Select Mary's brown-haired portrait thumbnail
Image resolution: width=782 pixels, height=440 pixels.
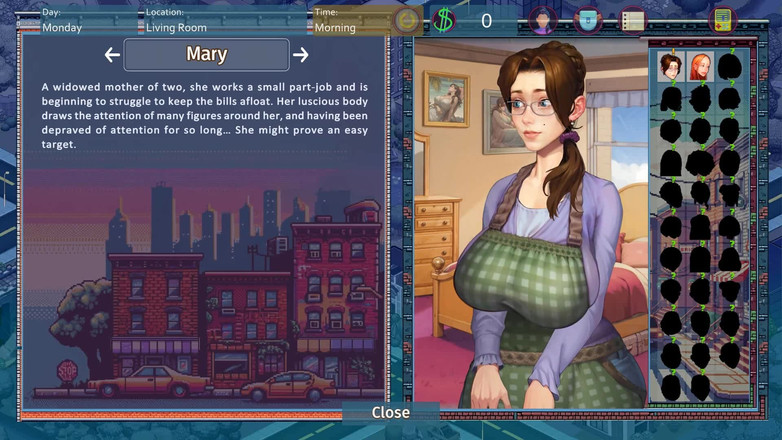[670, 68]
